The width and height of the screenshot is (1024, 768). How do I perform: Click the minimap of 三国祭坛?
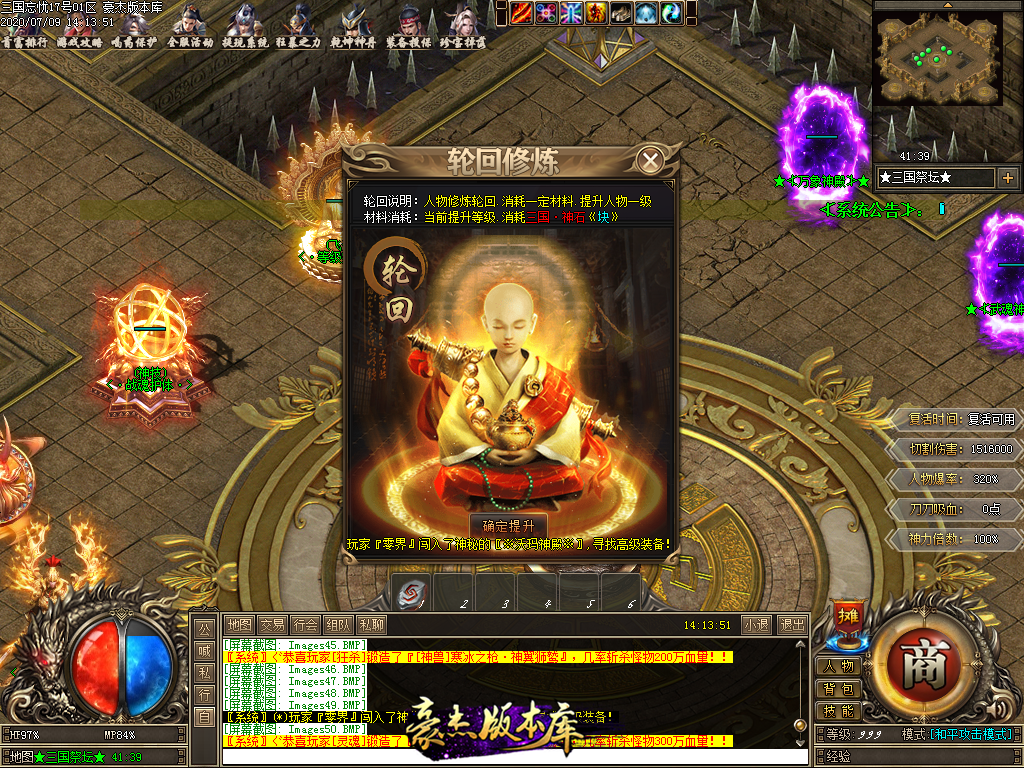tap(938, 59)
